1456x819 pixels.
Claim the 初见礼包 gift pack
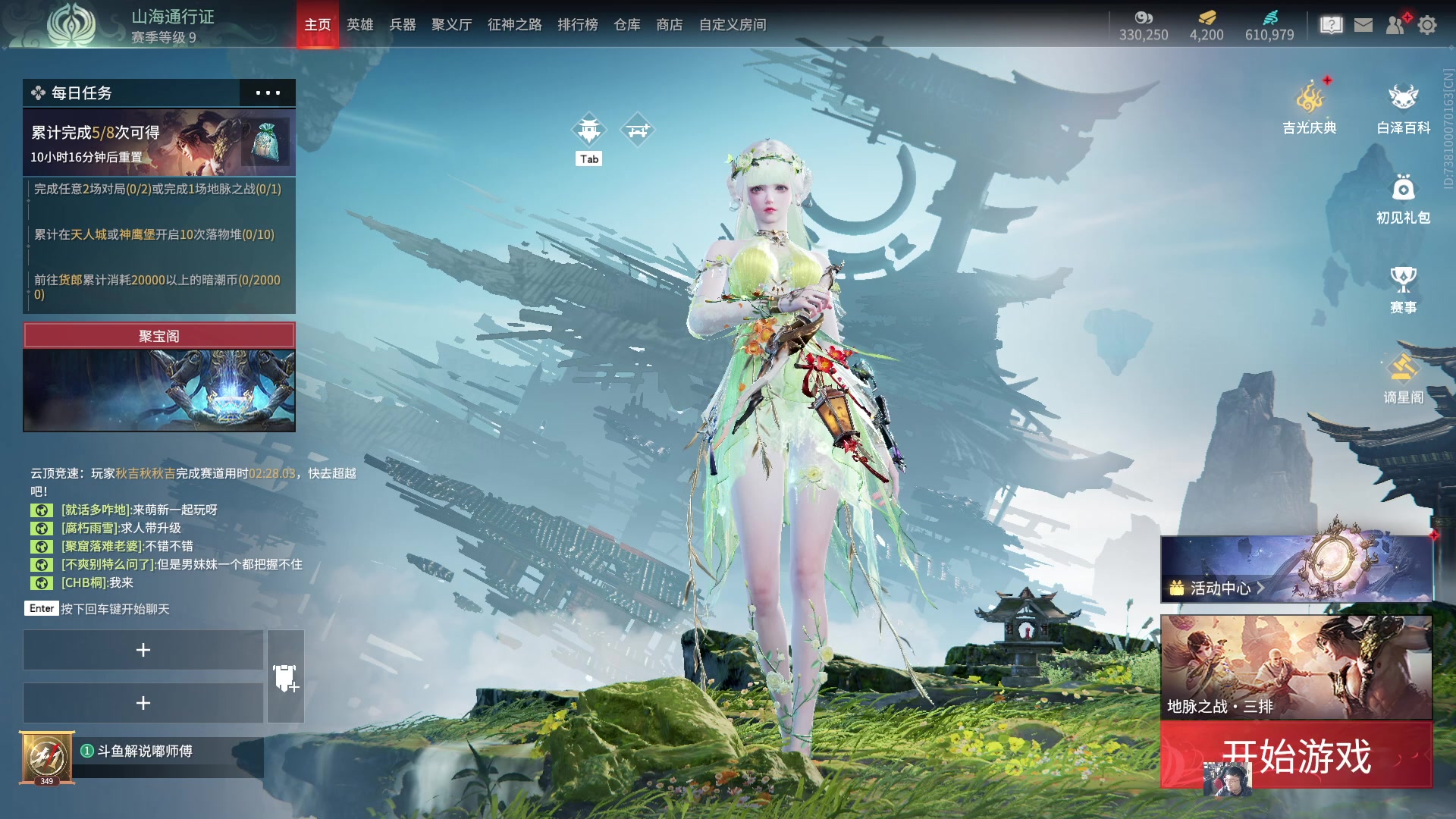tap(1403, 199)
